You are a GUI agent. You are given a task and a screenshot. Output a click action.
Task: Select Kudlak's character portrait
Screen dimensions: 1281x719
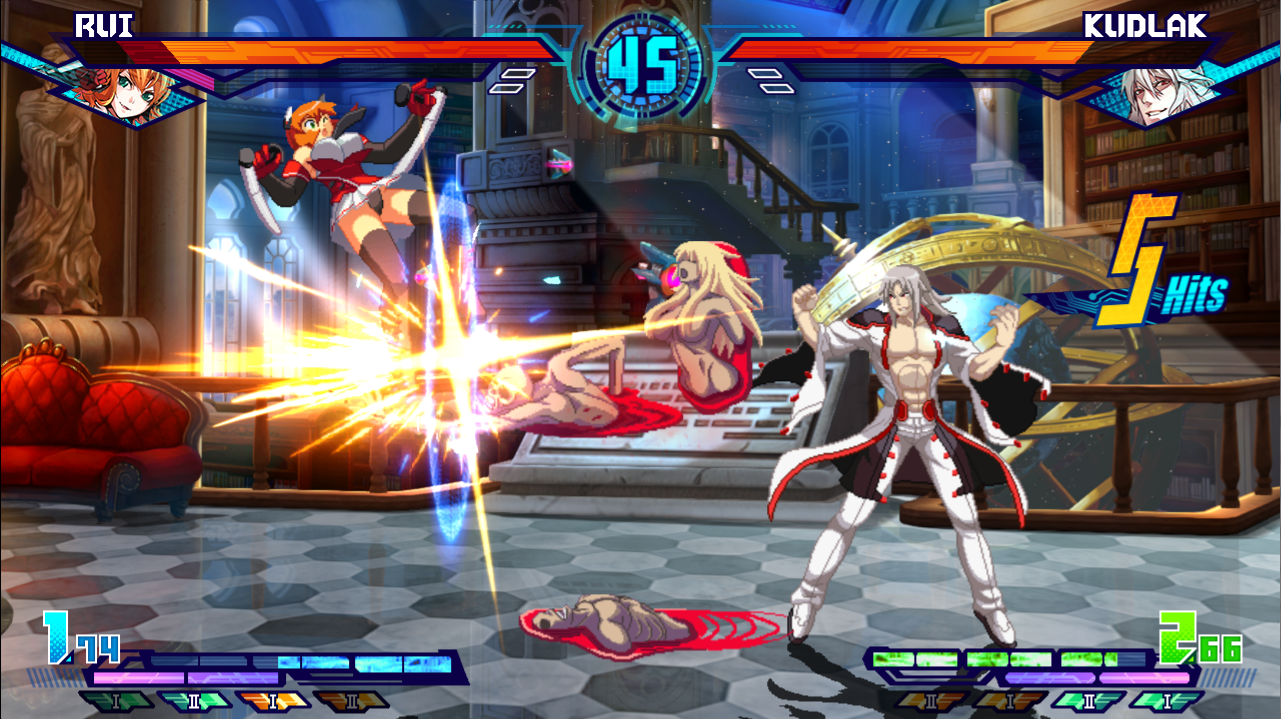(x=1153, y=92)
